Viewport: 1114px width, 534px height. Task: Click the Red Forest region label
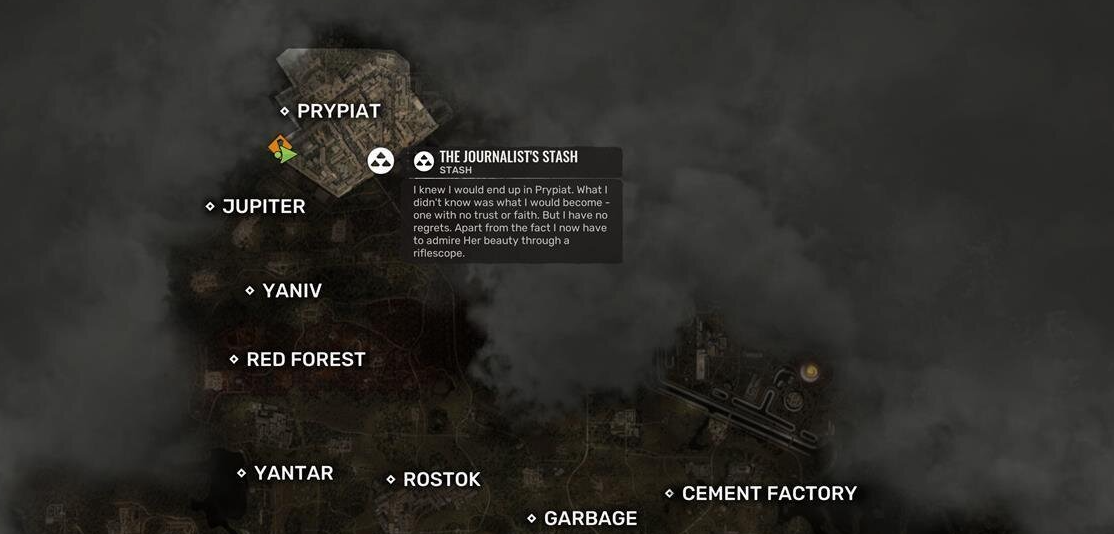click(305, 359)
